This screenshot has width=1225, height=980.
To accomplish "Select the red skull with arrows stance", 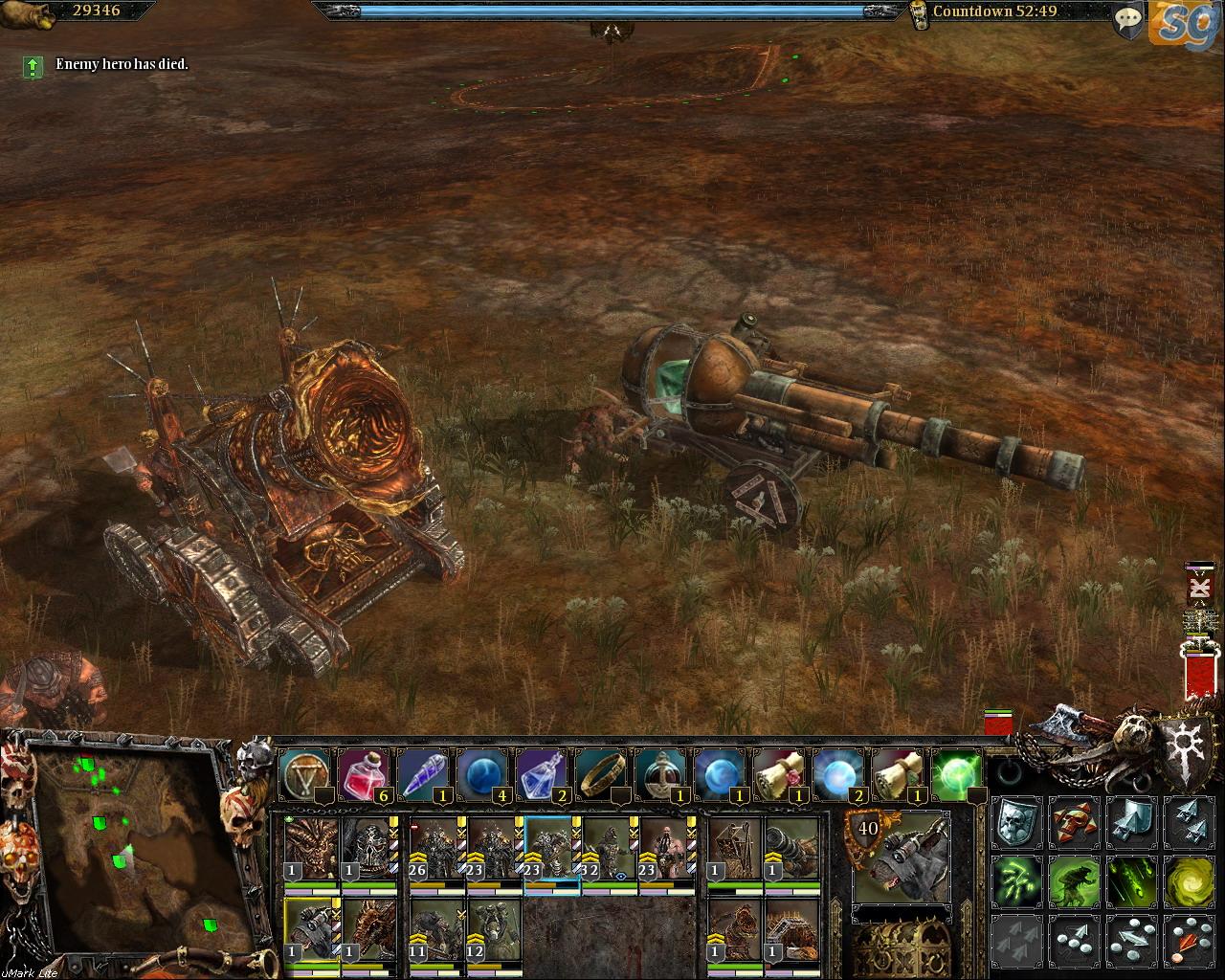I will [1073, 823].
